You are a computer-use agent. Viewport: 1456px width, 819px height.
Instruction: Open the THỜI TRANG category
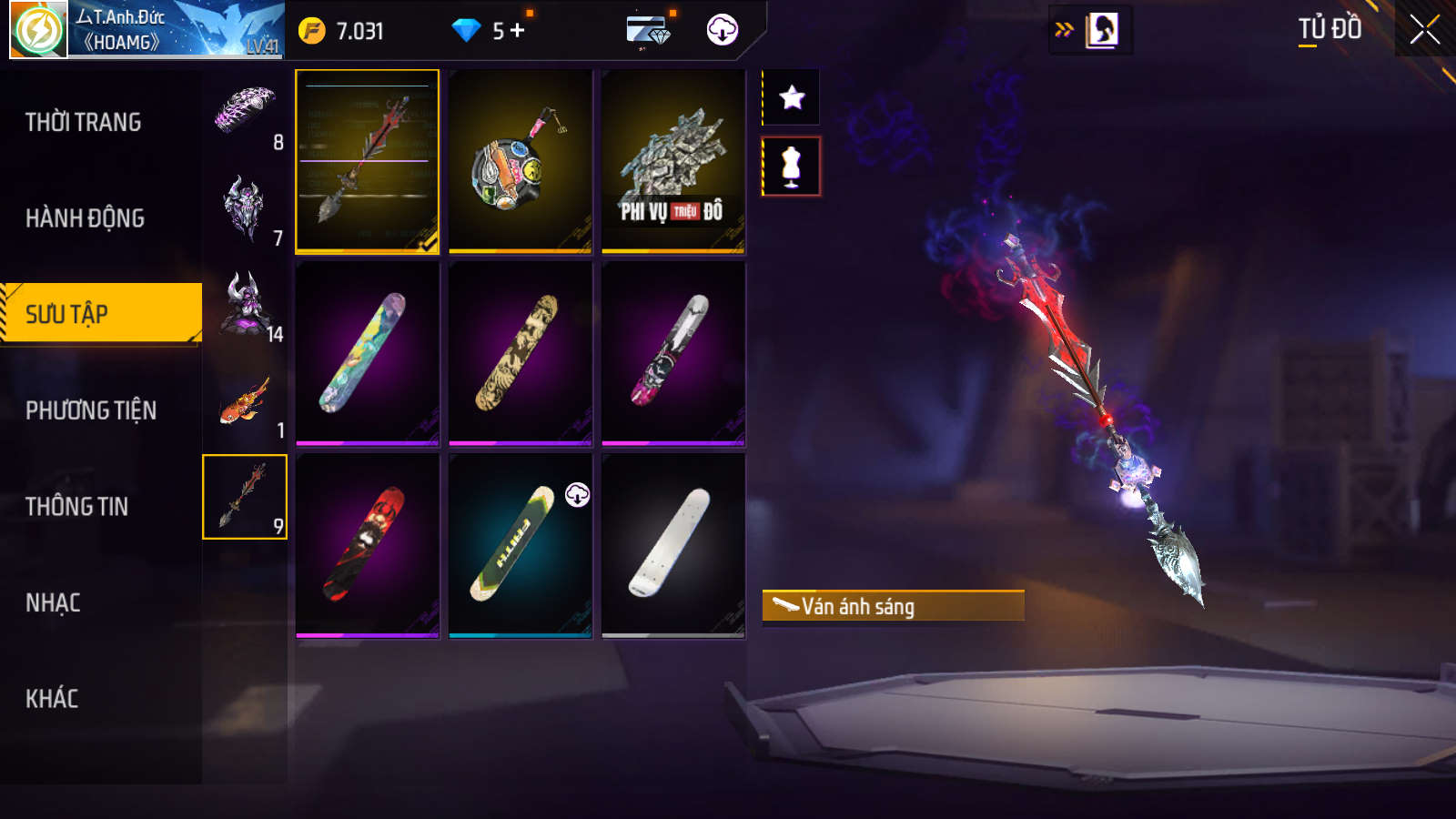click(84, 122)
